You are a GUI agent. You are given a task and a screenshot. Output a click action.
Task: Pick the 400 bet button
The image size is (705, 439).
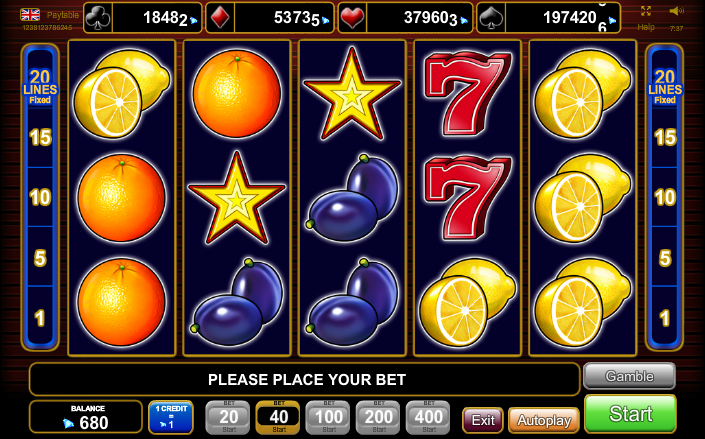point(428,417)
